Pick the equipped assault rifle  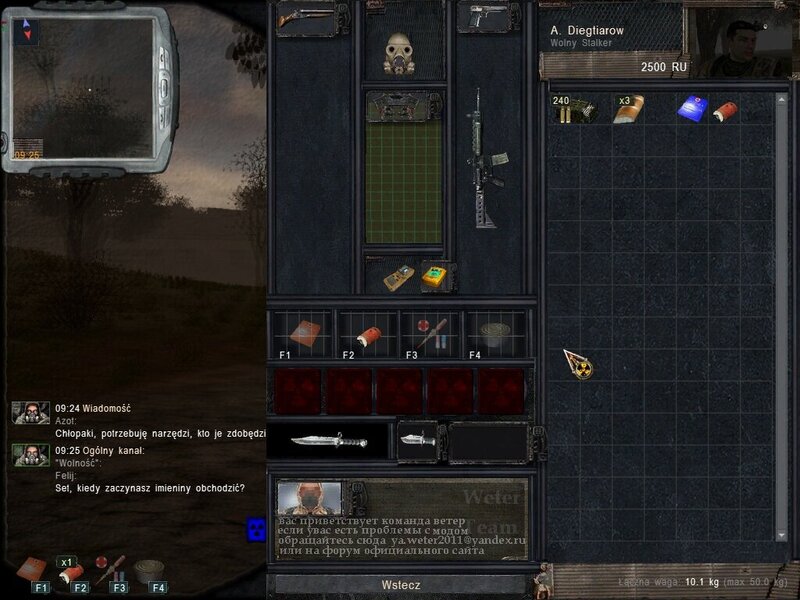pyautogui.click(x=488, y=172)
